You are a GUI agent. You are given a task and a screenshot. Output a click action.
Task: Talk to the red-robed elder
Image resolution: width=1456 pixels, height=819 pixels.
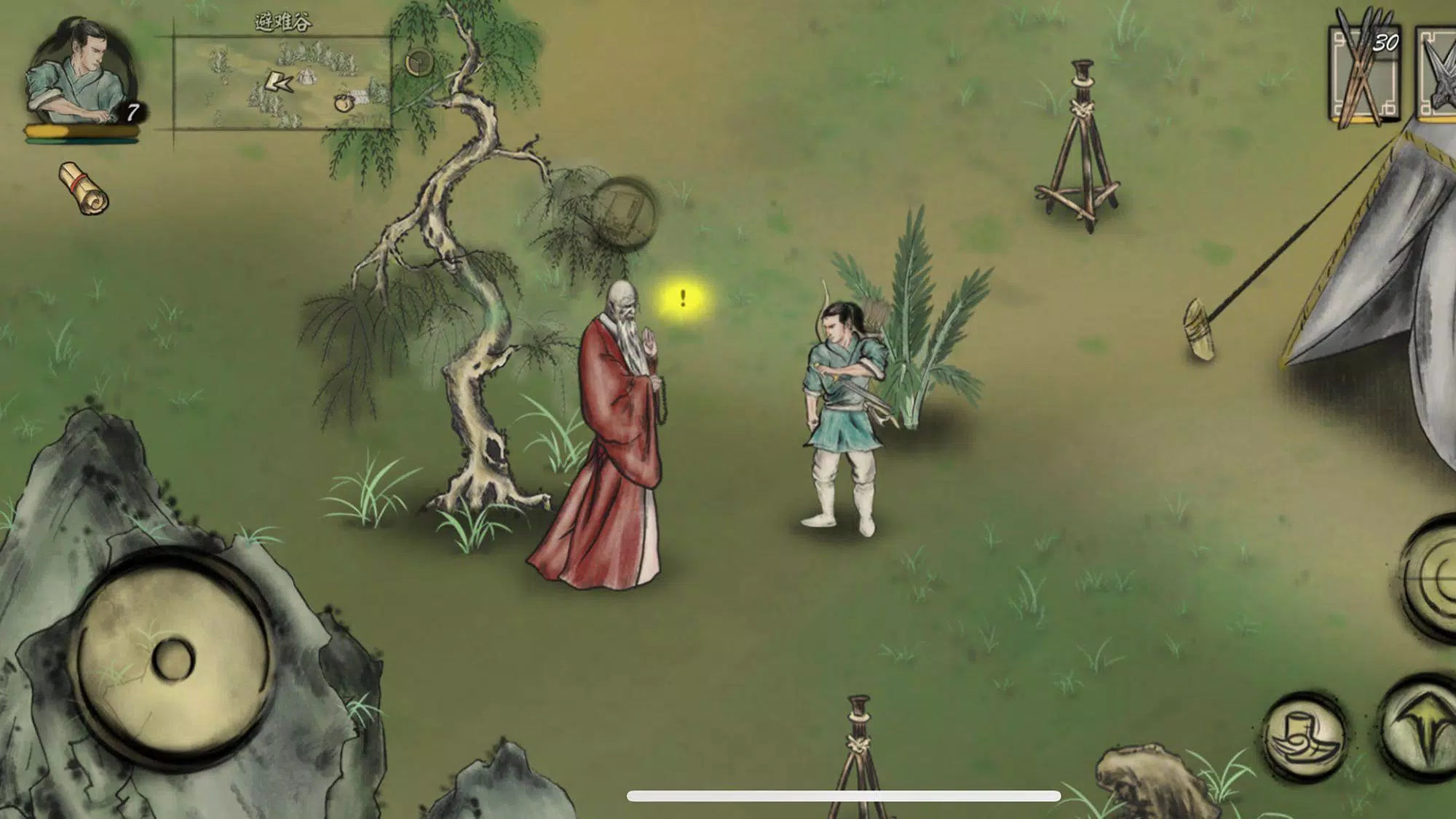(x=612, y=437)
